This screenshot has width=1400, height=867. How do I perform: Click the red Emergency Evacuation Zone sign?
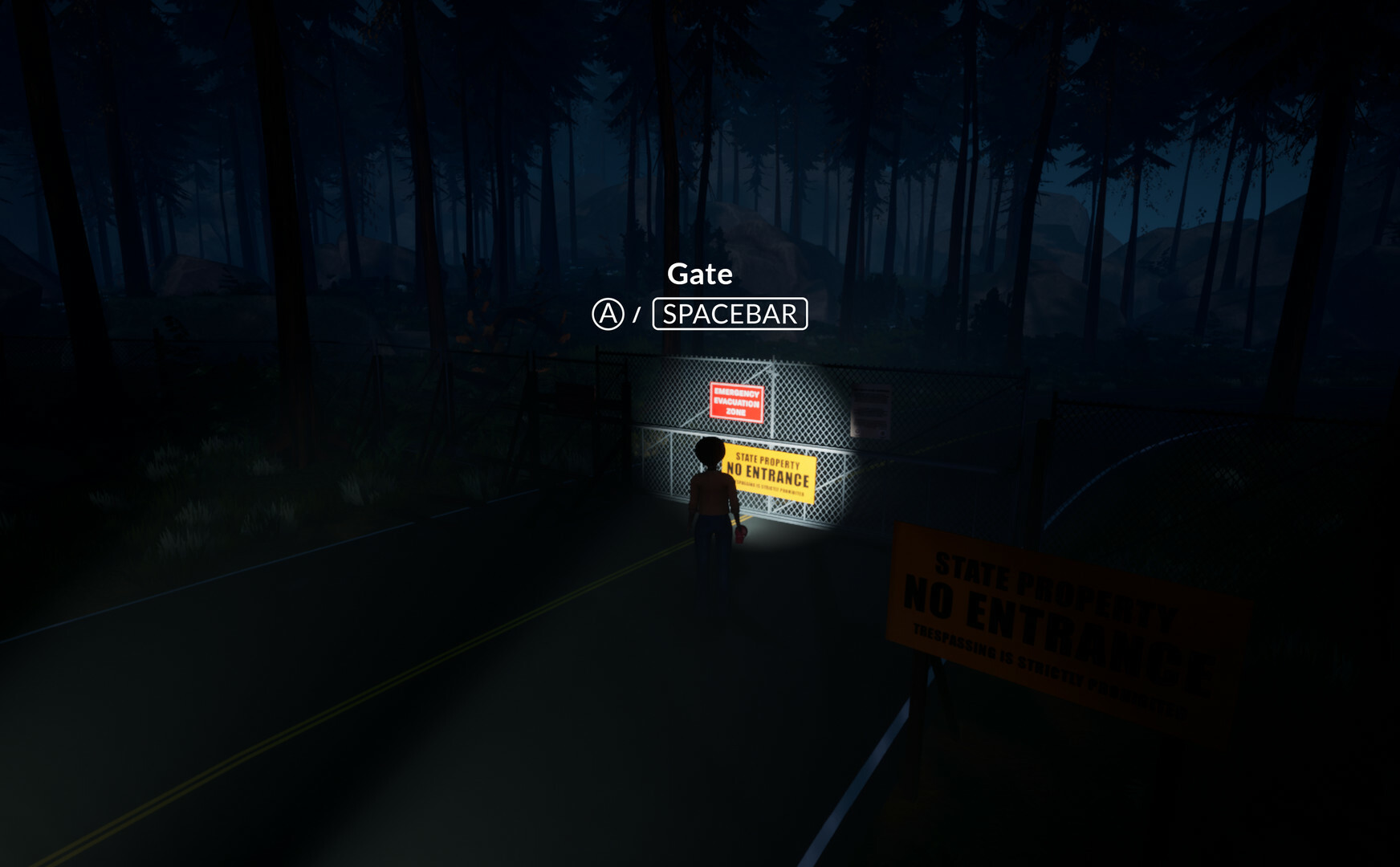736,401
